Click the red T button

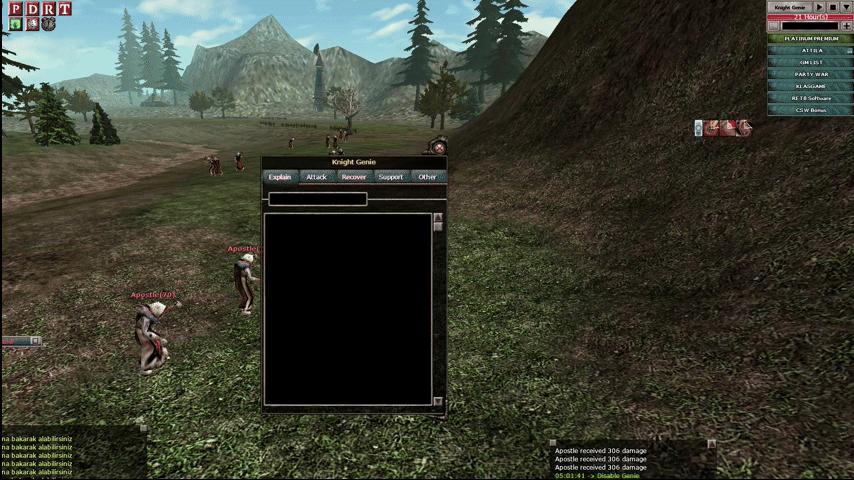64,9
